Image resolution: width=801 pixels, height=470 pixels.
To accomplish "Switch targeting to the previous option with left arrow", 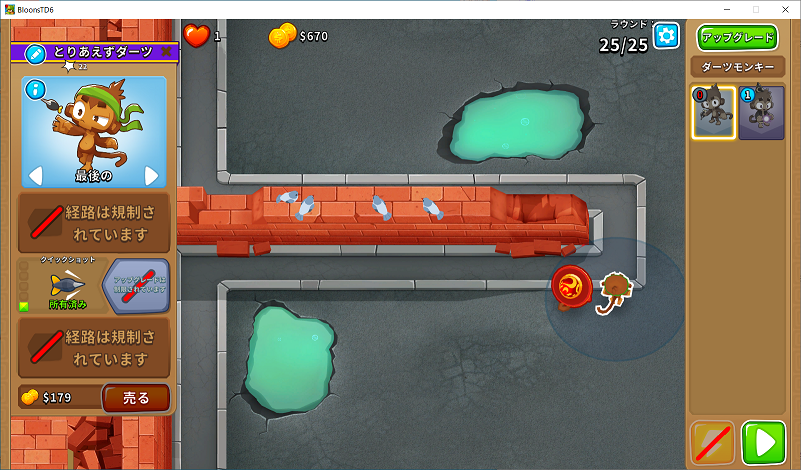I will tap(35, 176).
